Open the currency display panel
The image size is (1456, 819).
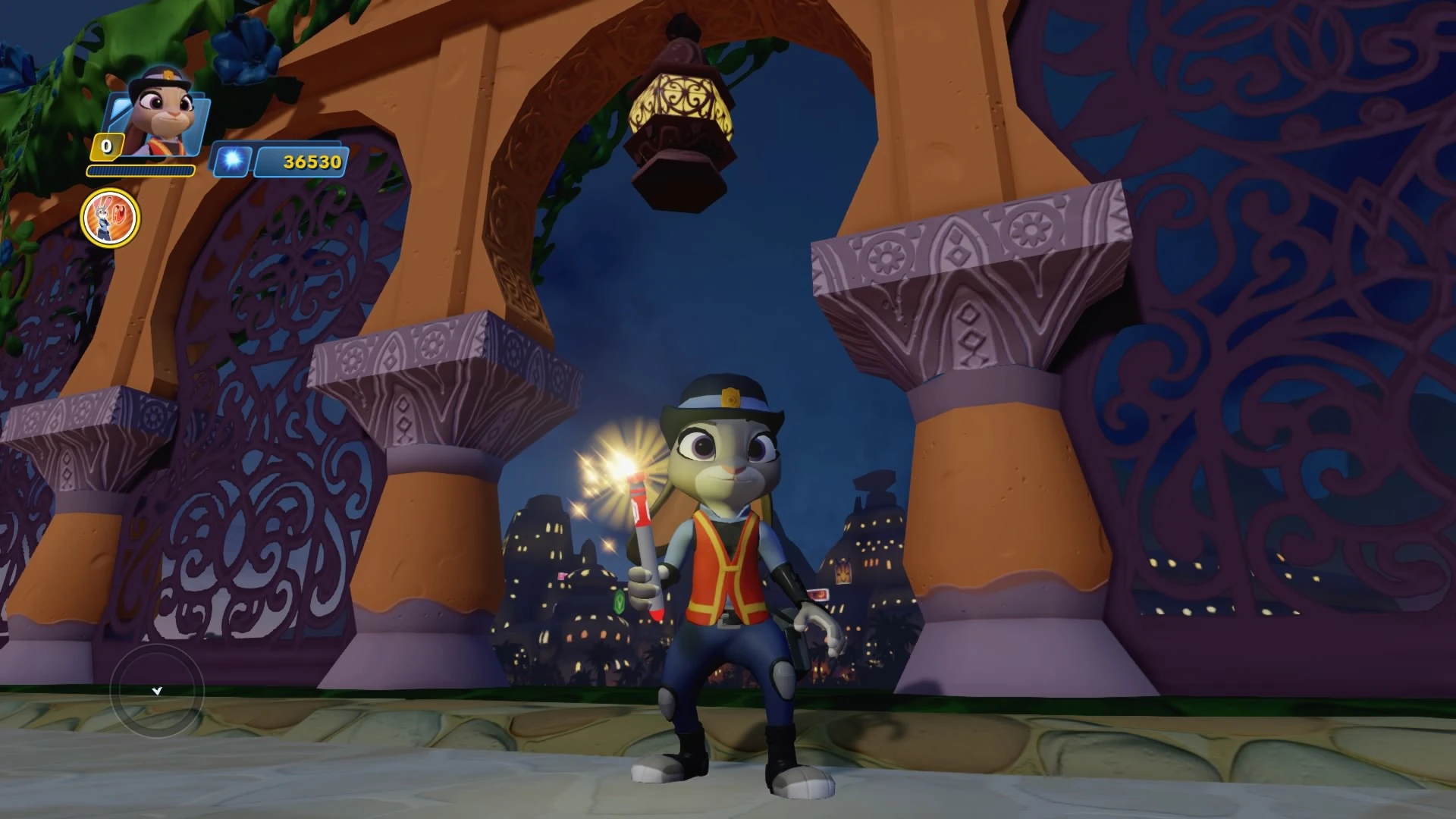[281, 162]
